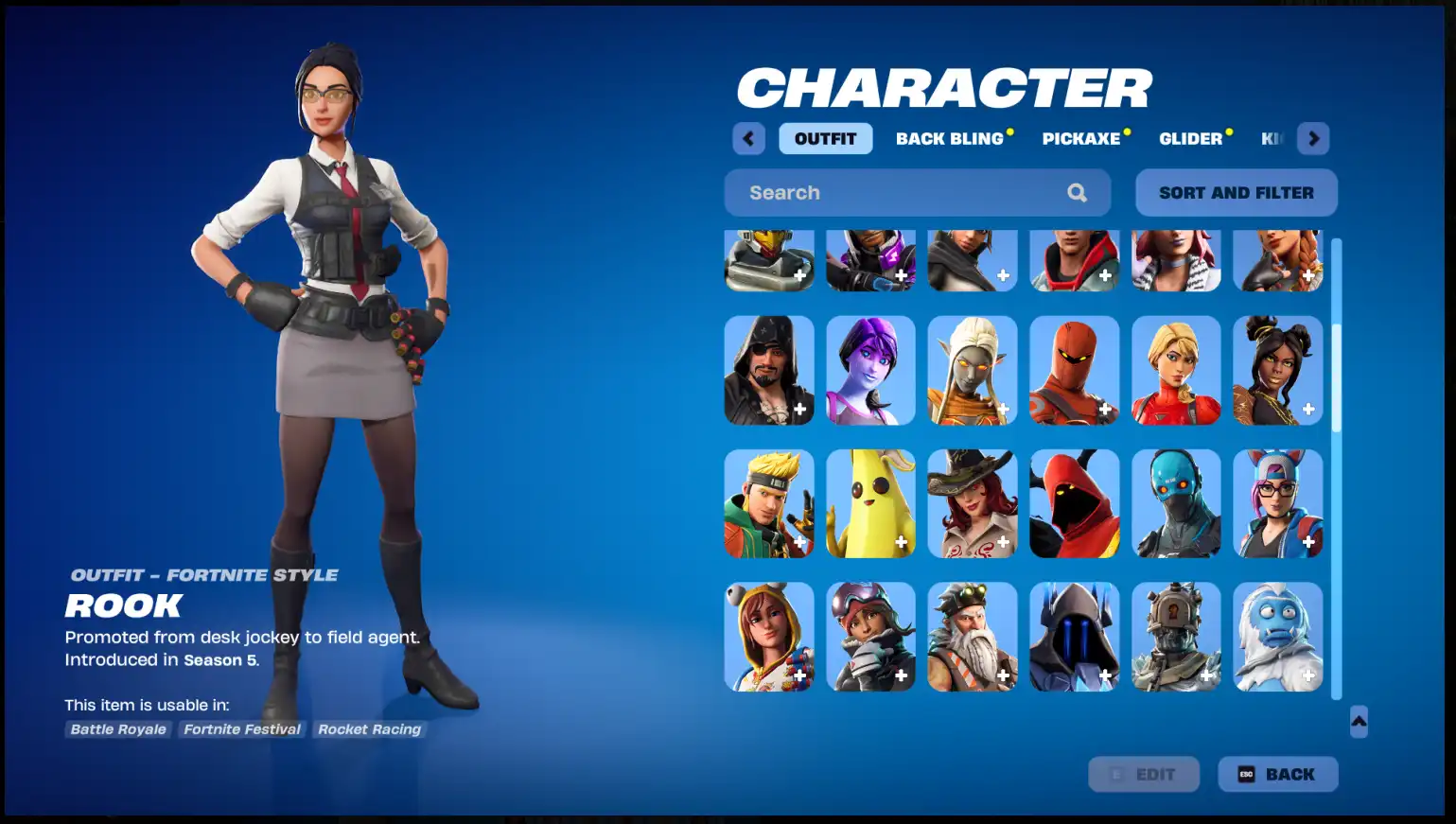The height and width of the screenshot is (824, 1456).
Task: Click the scroll-to-top arrow button
Action: (x=1359, y=722)
